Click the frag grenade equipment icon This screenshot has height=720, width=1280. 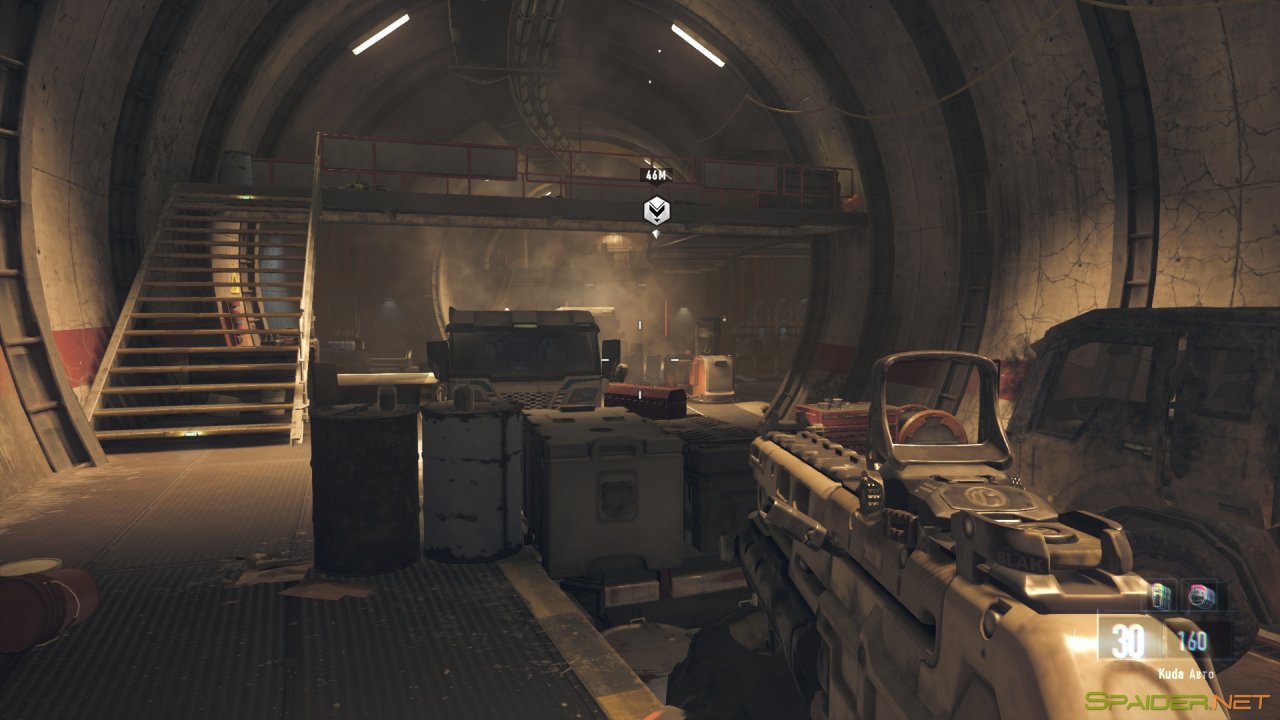pos(1162,597)
